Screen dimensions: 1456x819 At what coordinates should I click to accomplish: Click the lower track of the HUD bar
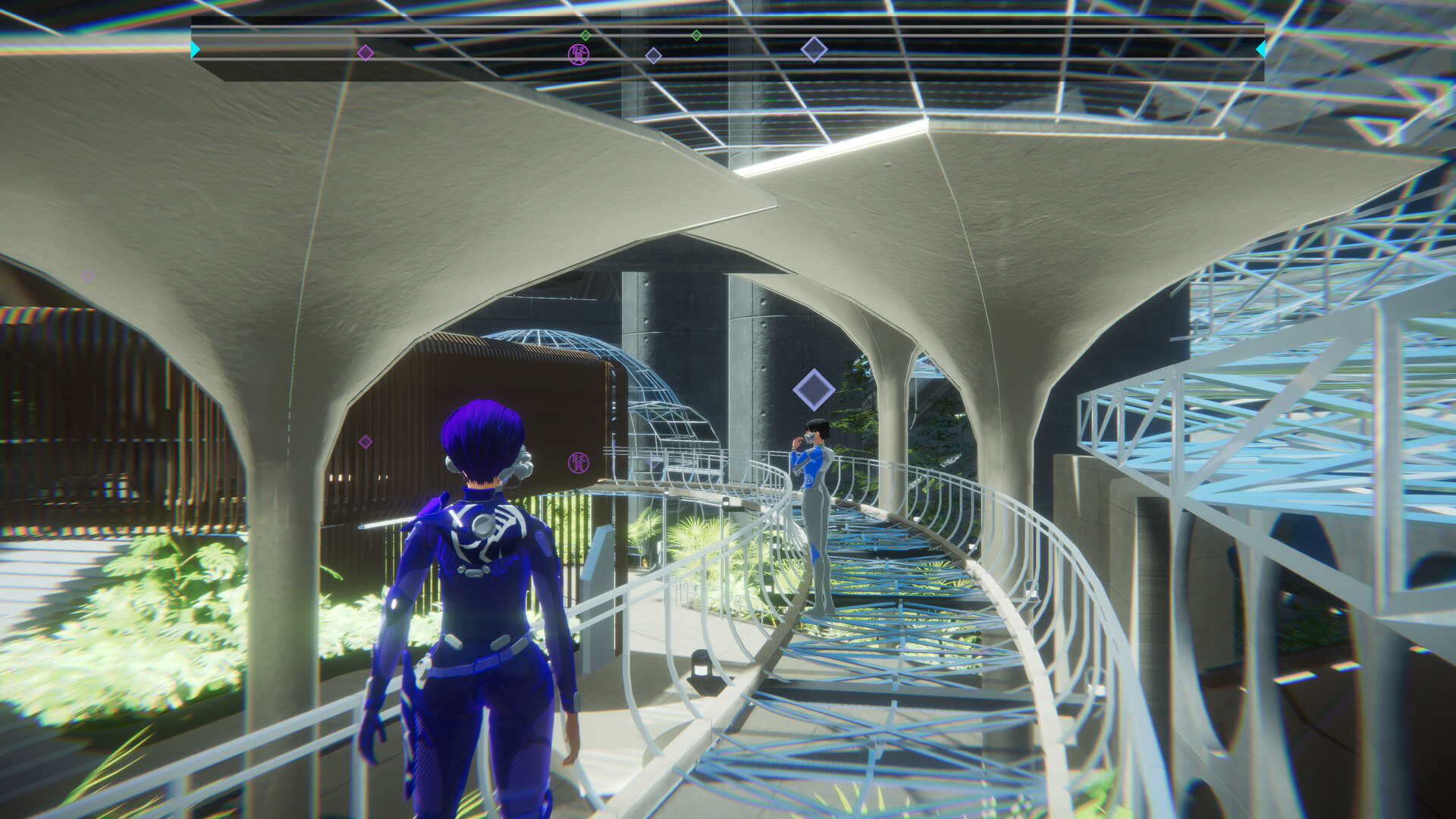pyautogui.click(x=728, y=70)
